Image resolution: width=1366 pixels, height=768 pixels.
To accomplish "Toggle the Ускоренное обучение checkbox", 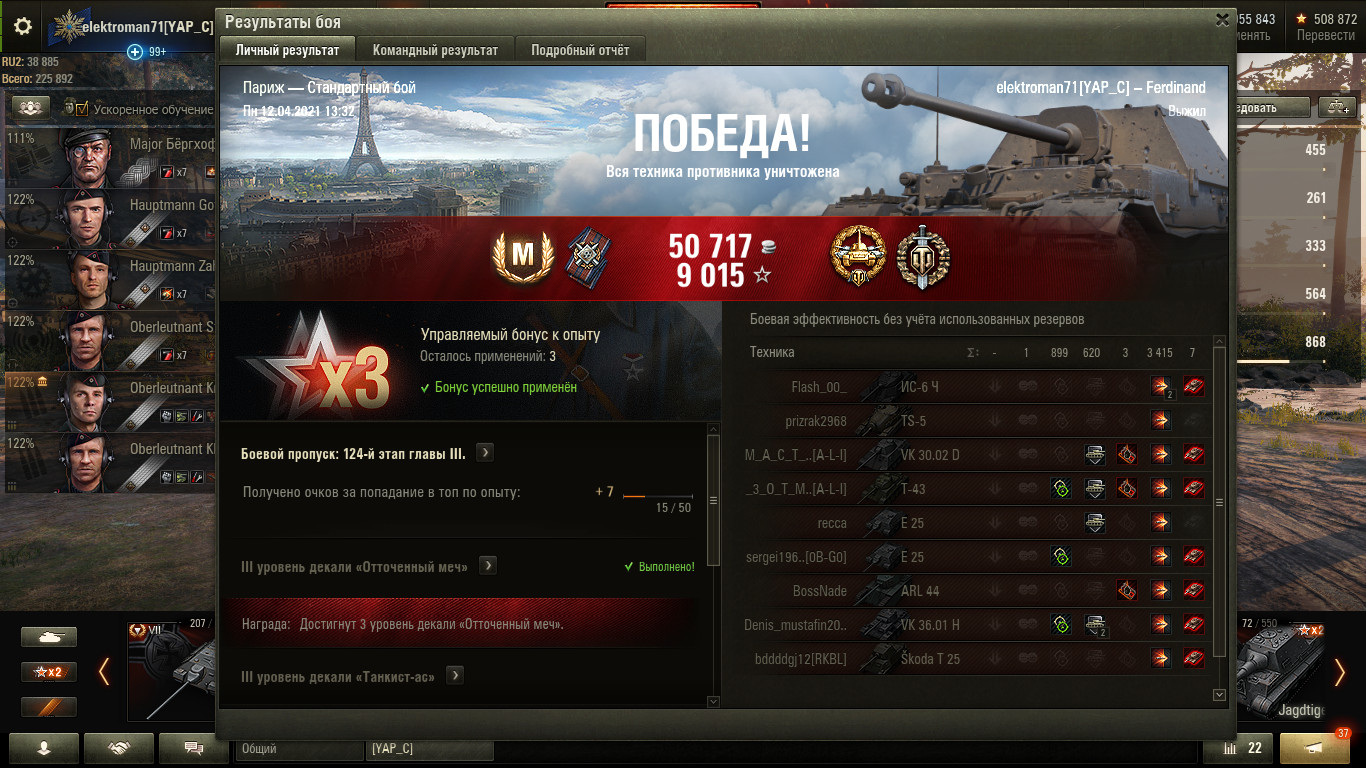I will [81, 109].
